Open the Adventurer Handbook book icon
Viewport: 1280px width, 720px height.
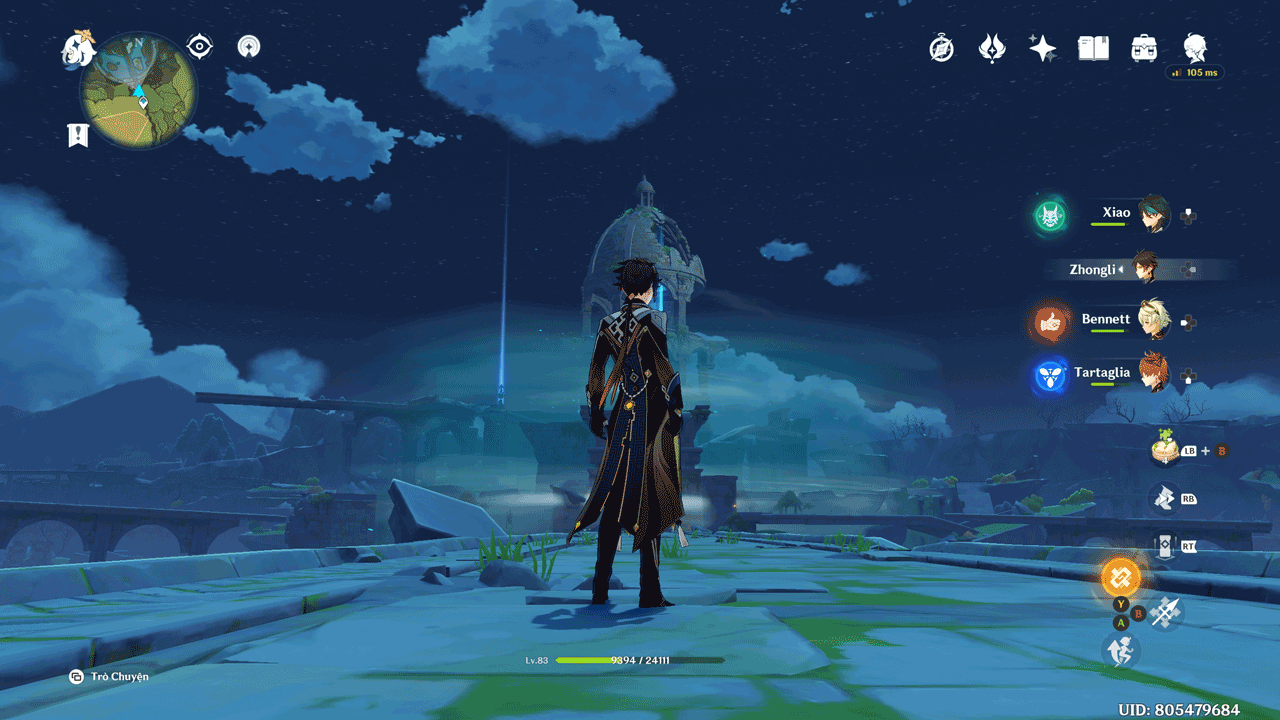pyautogui.click(x=1093, y=48)
